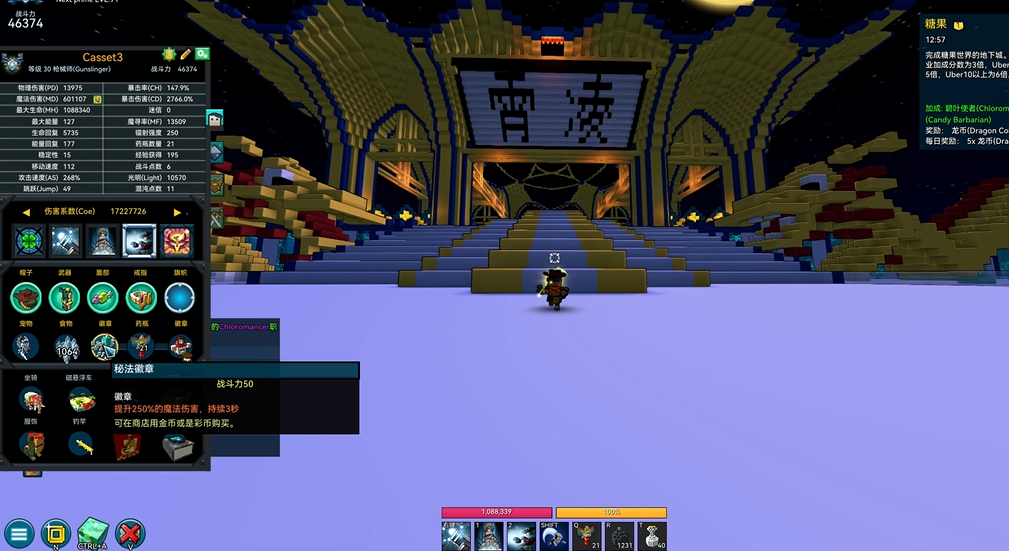Click the right arrow next to damage coefficient
The height and width of the screenshot is (551, 1009).
pos(178,212)
